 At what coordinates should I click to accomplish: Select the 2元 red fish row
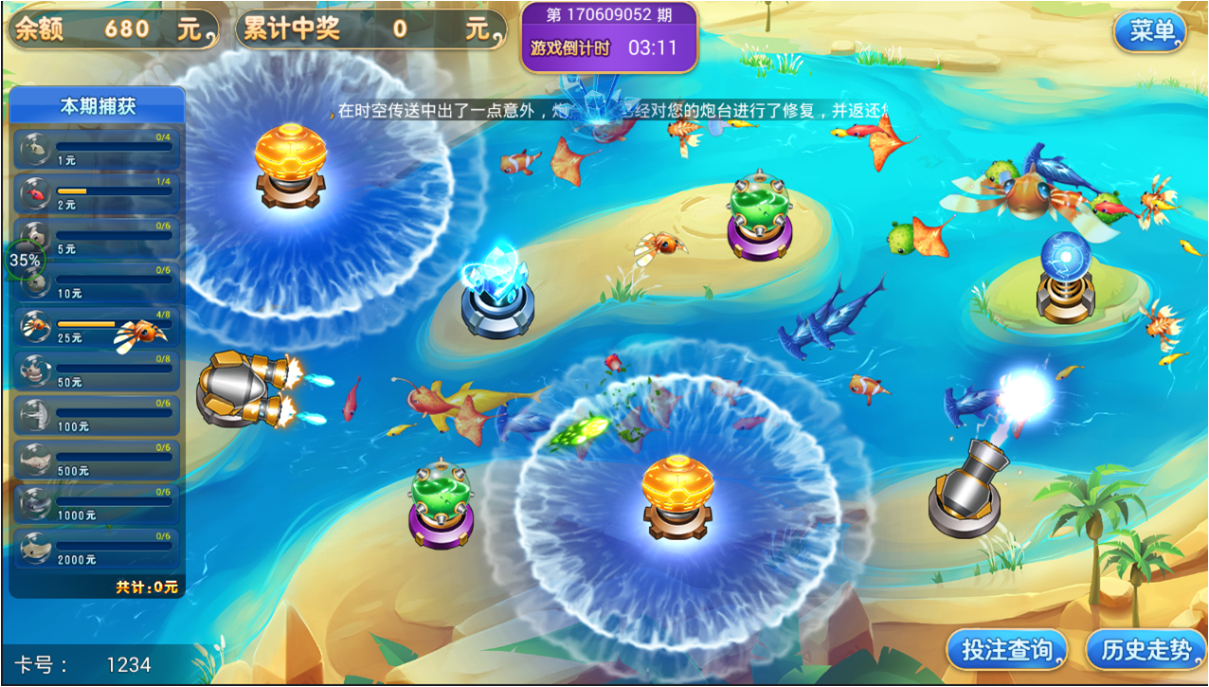coord(97,193)
